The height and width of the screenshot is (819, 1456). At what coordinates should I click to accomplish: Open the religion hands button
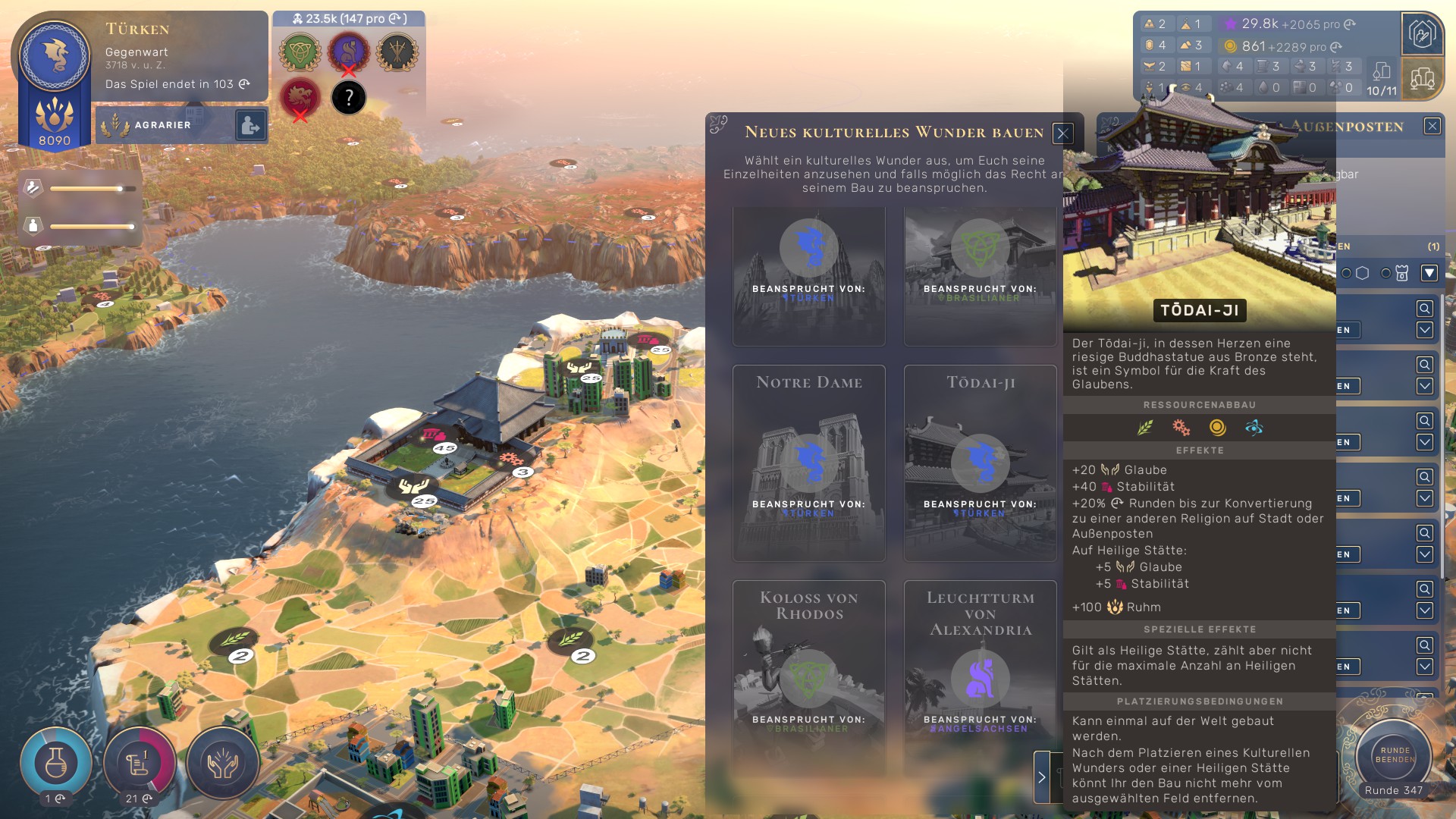point(223,762)
